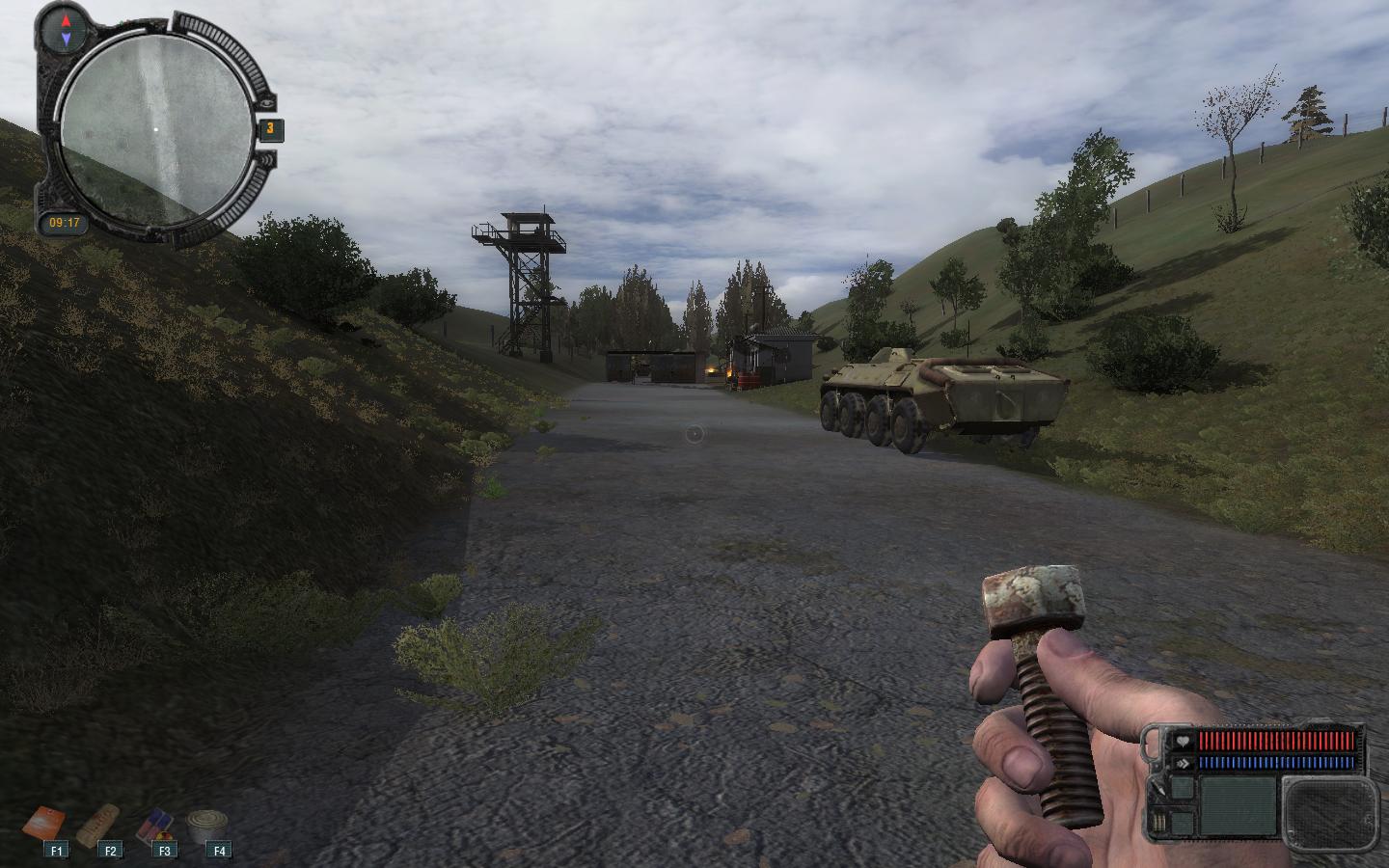Select the bandage roll quick slot

(x=99, y=826)
